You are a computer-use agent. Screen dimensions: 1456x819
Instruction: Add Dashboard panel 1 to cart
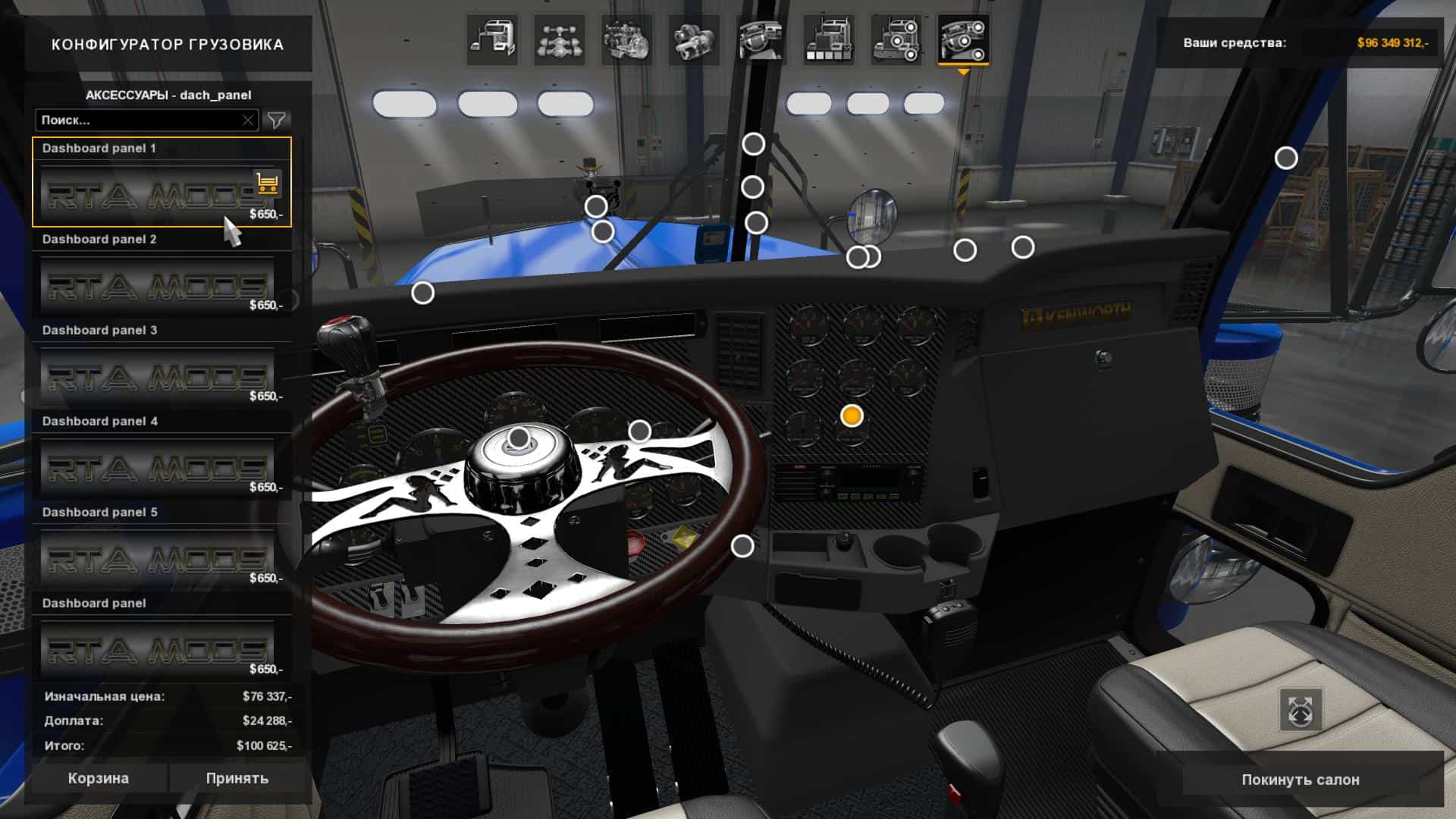pyautogui.click(x=267, y=183)
